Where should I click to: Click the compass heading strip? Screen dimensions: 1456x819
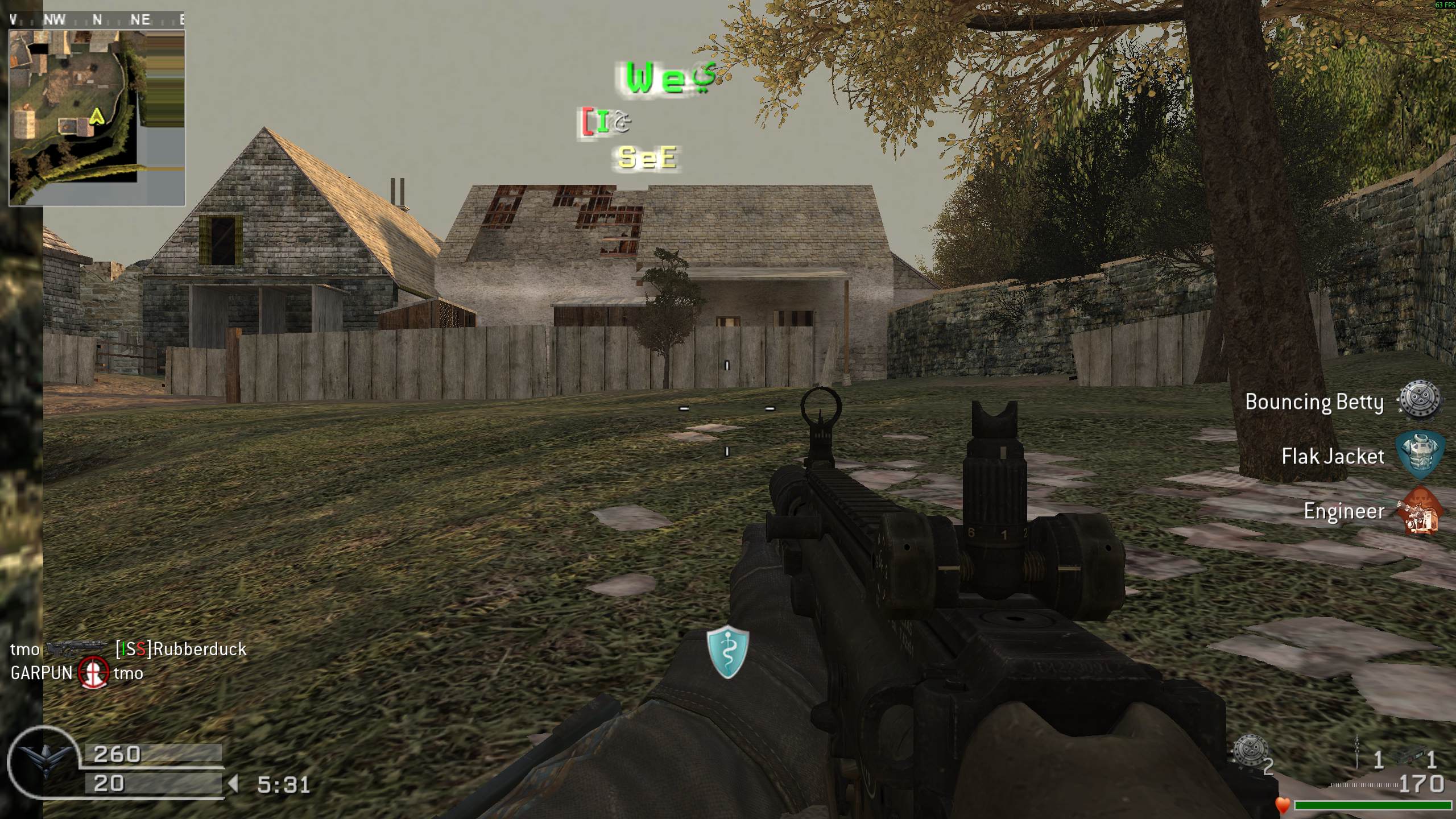[x=97, y=20]
